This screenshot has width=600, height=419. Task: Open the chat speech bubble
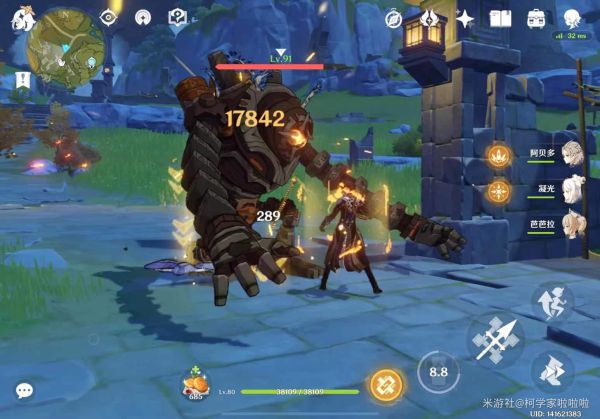tap(24, 391)
